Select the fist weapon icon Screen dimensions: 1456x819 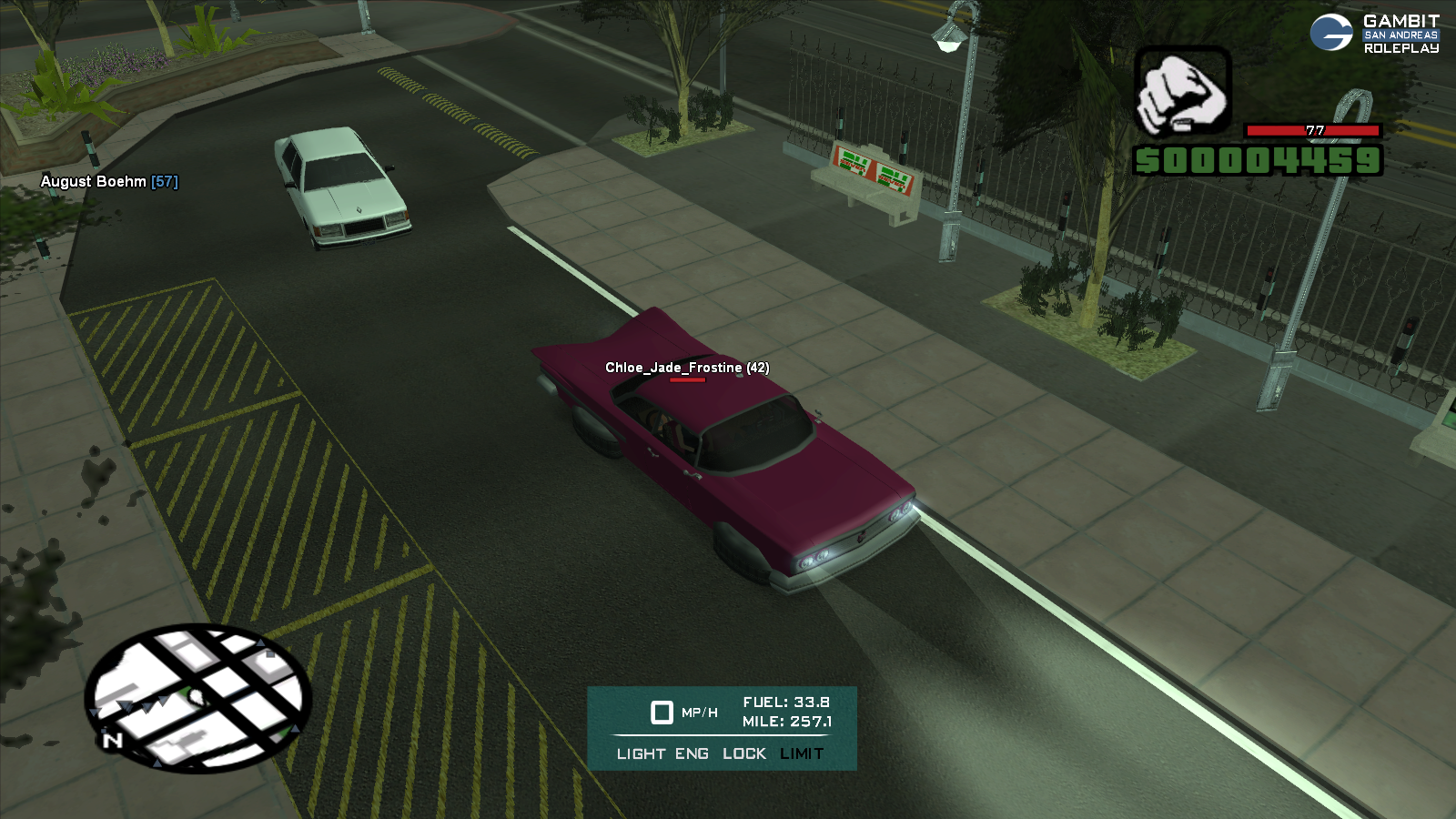tap(1182, 92)
